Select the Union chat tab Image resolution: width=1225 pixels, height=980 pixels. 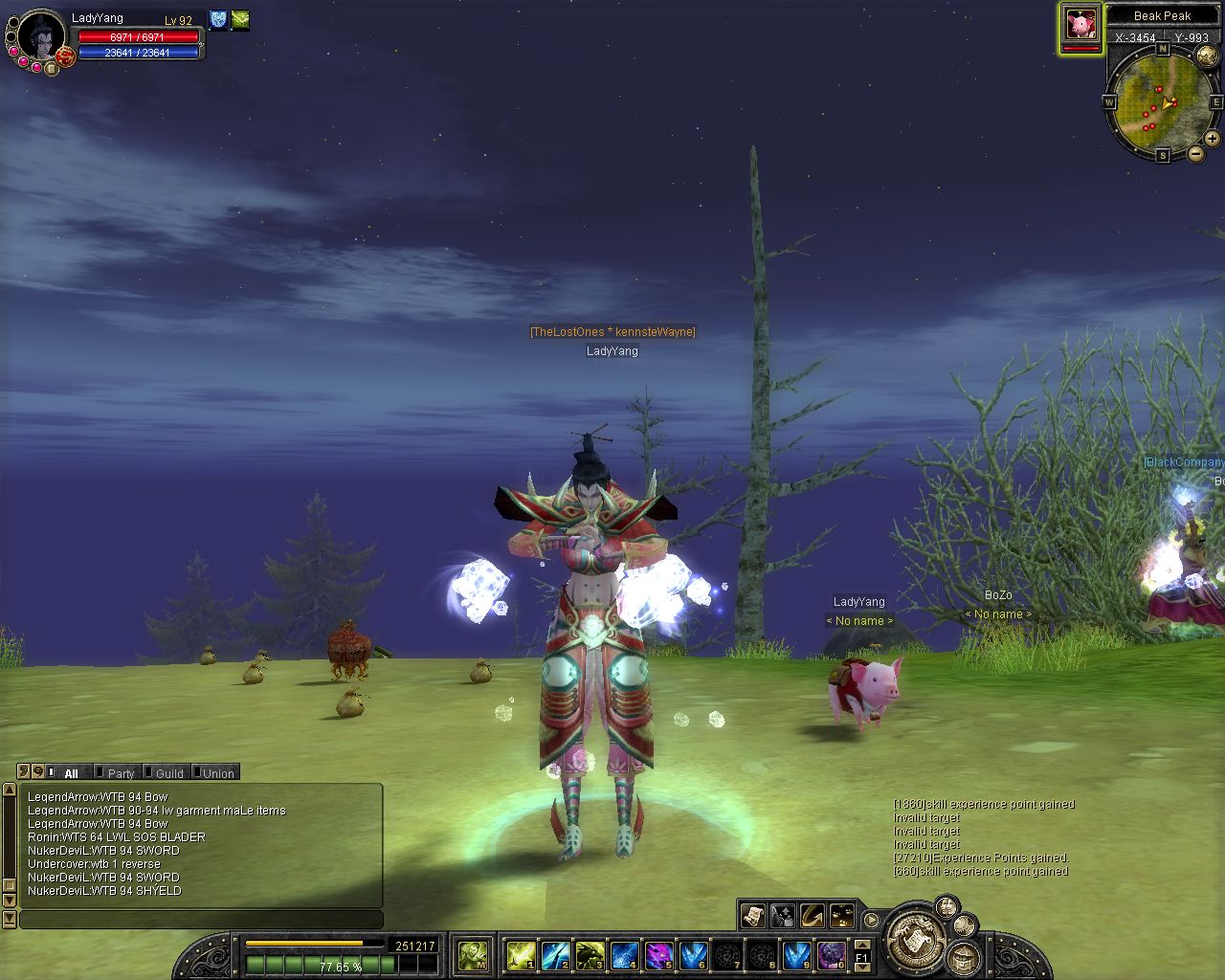click(217, 773)
